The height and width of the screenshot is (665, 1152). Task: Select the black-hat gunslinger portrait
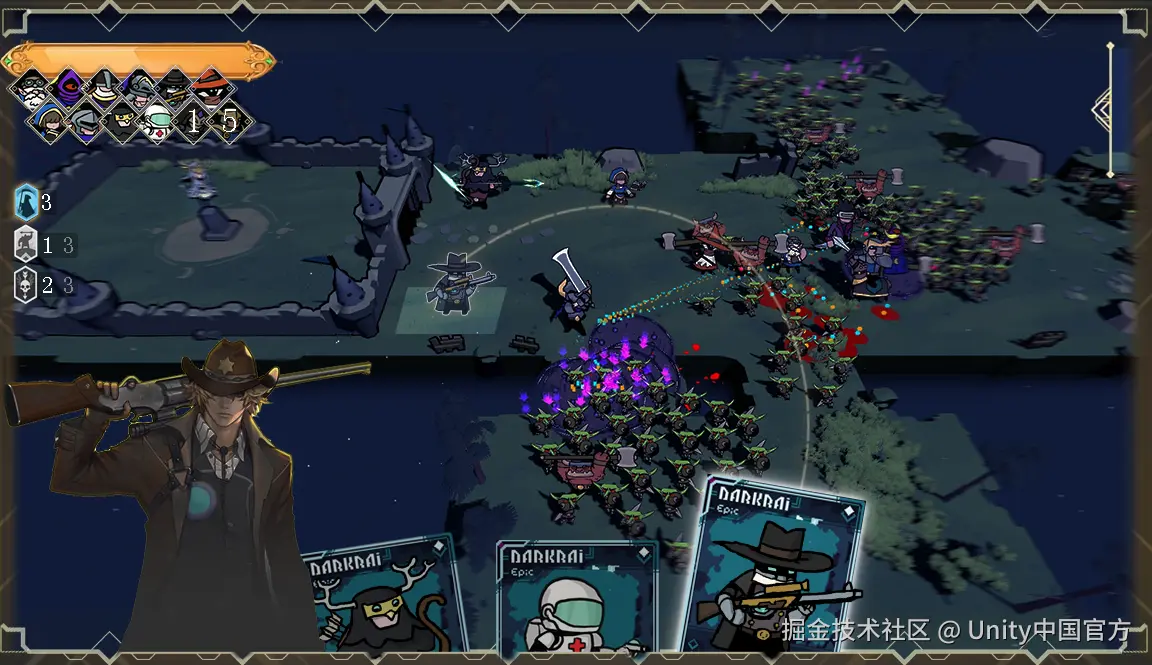coord(175,88)
